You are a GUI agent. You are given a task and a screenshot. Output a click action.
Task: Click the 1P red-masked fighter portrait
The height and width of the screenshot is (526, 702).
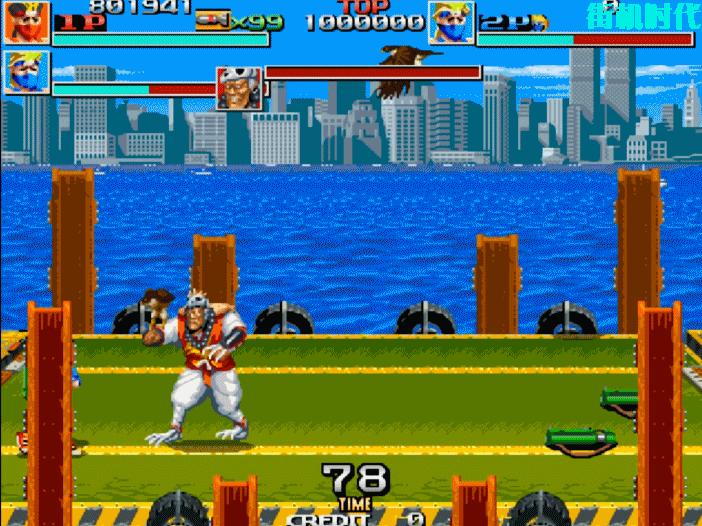coord(24,23)
